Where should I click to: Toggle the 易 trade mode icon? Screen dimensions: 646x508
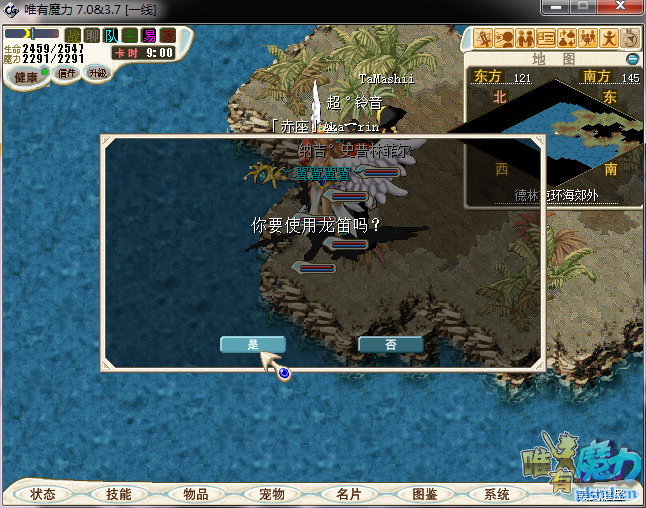(149, 36)
